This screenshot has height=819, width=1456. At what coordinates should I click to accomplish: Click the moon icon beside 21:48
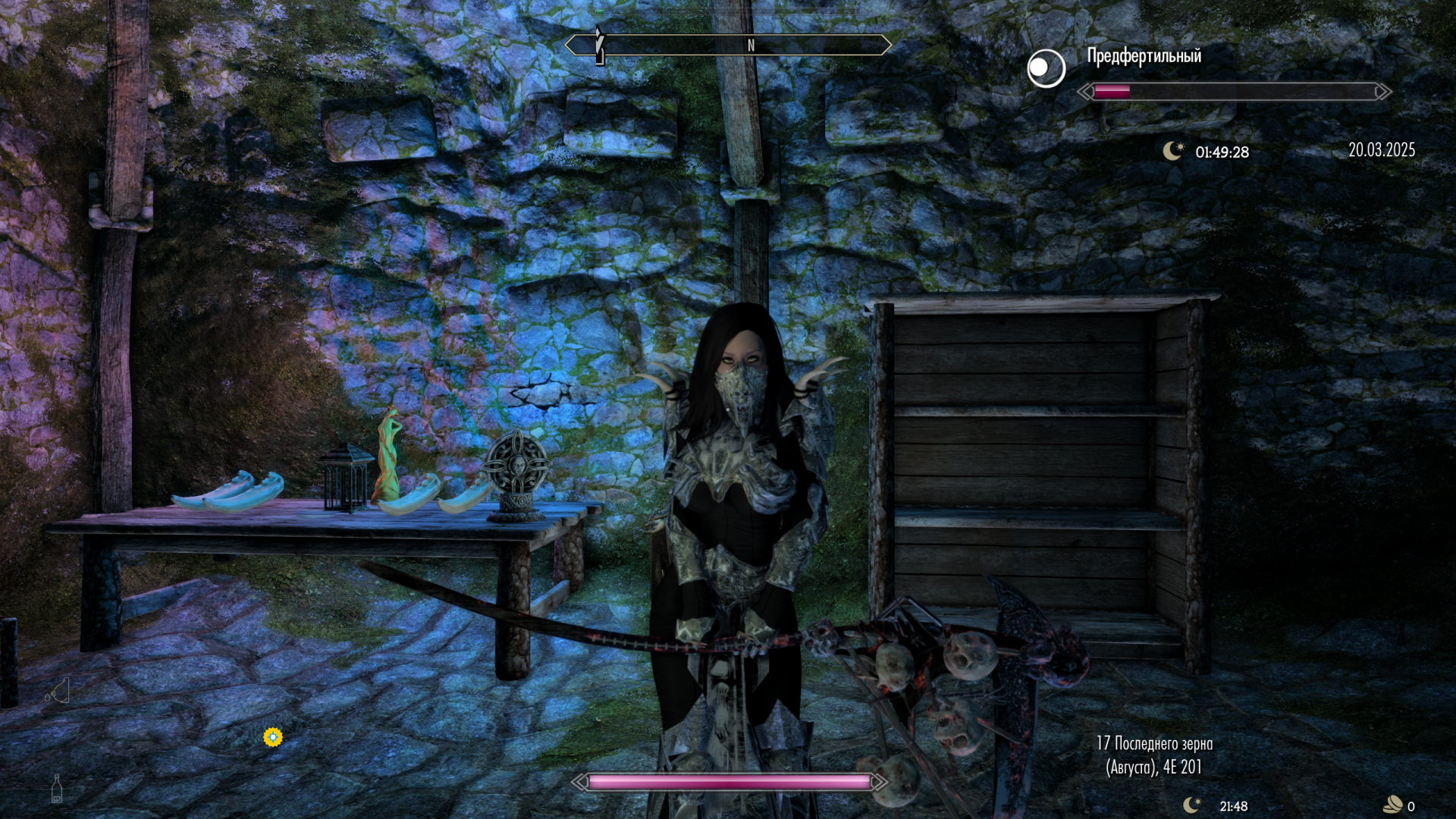1192,805
